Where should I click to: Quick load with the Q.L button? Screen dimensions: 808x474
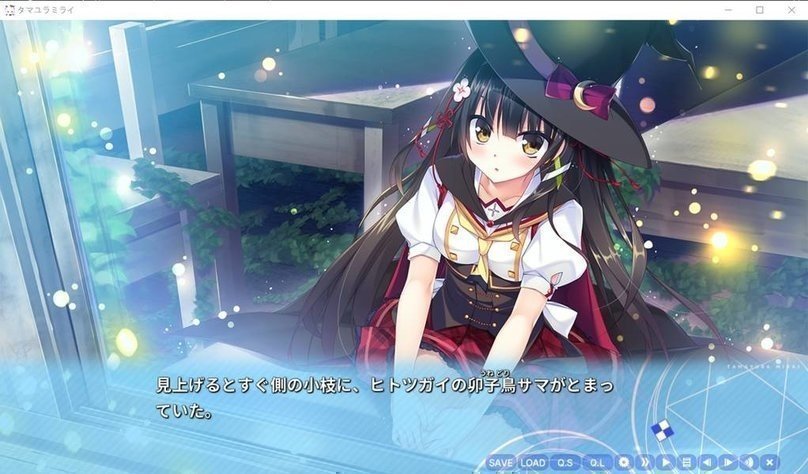click(x=598, y=463)
